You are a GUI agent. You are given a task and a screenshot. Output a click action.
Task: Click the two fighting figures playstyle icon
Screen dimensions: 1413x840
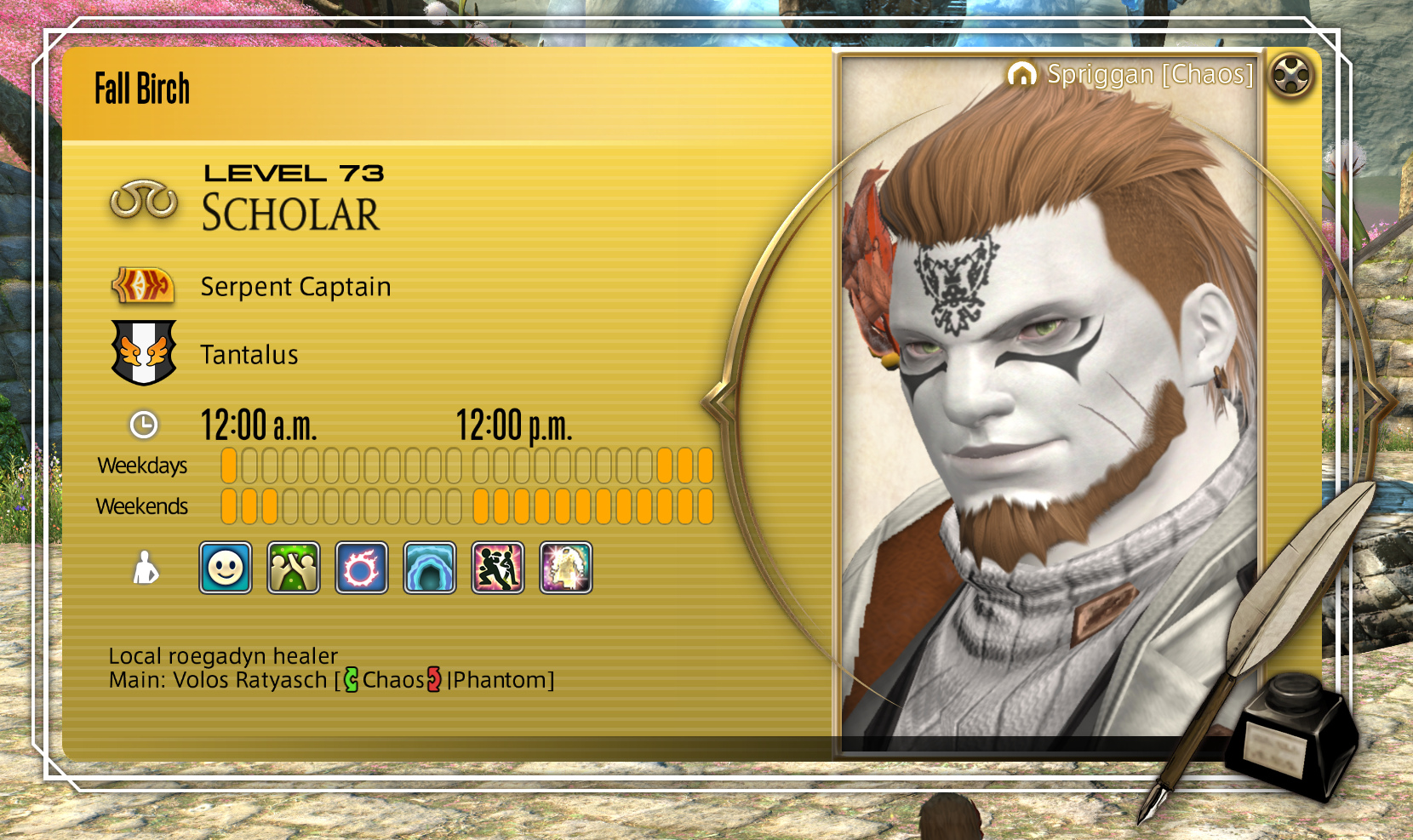[498, 568]
